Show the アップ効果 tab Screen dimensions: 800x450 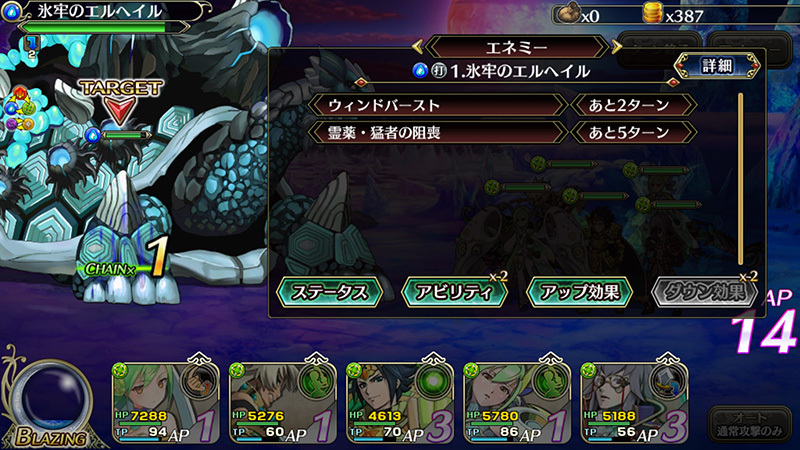click(582, 292)
